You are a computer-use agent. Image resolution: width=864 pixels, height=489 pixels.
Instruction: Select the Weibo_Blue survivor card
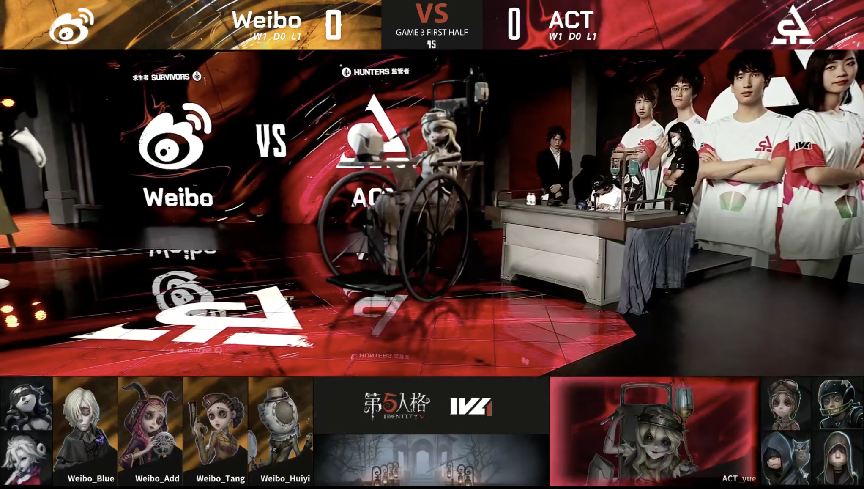point(86,430)
